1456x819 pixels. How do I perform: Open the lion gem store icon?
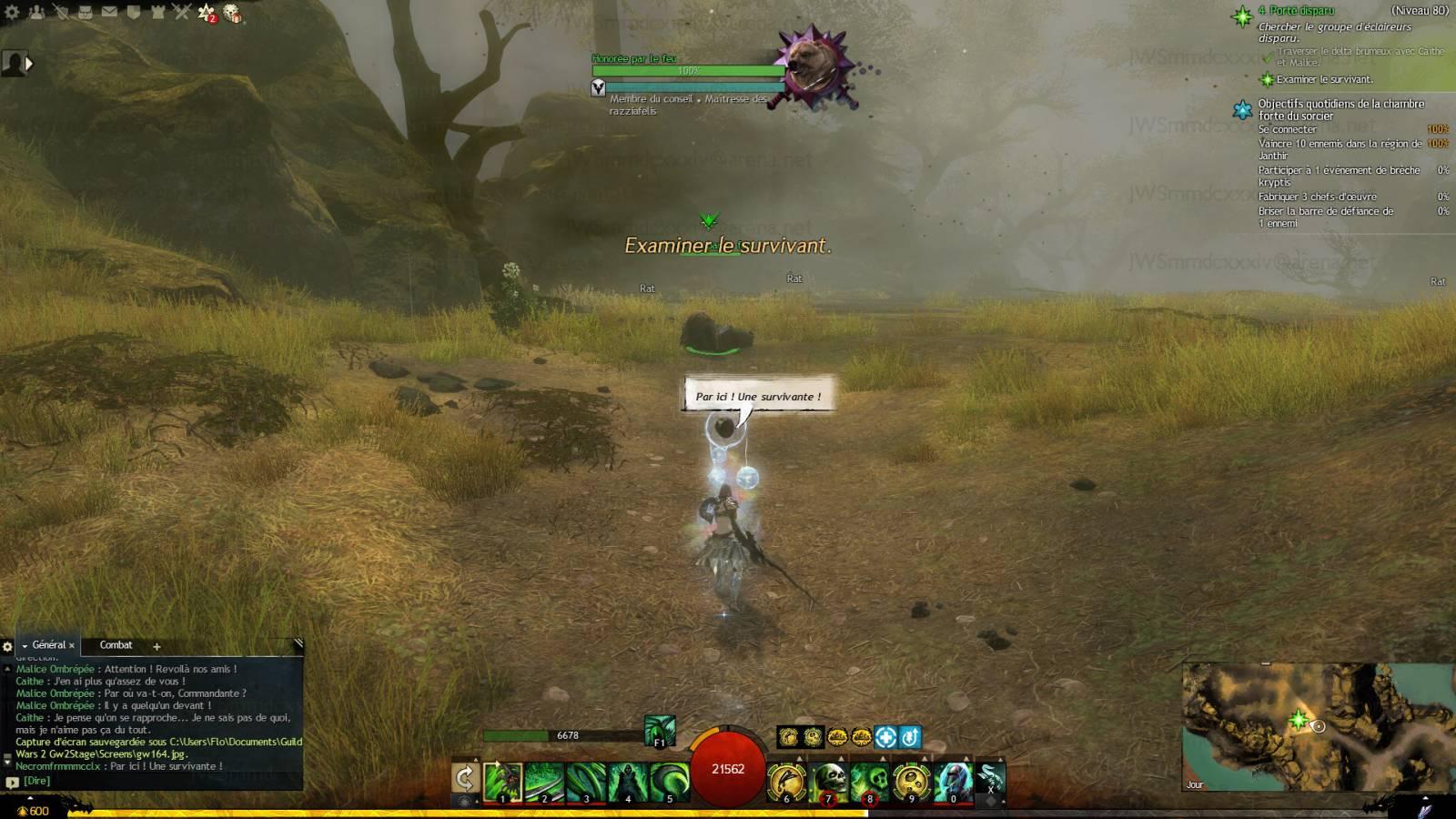point(232,13)
